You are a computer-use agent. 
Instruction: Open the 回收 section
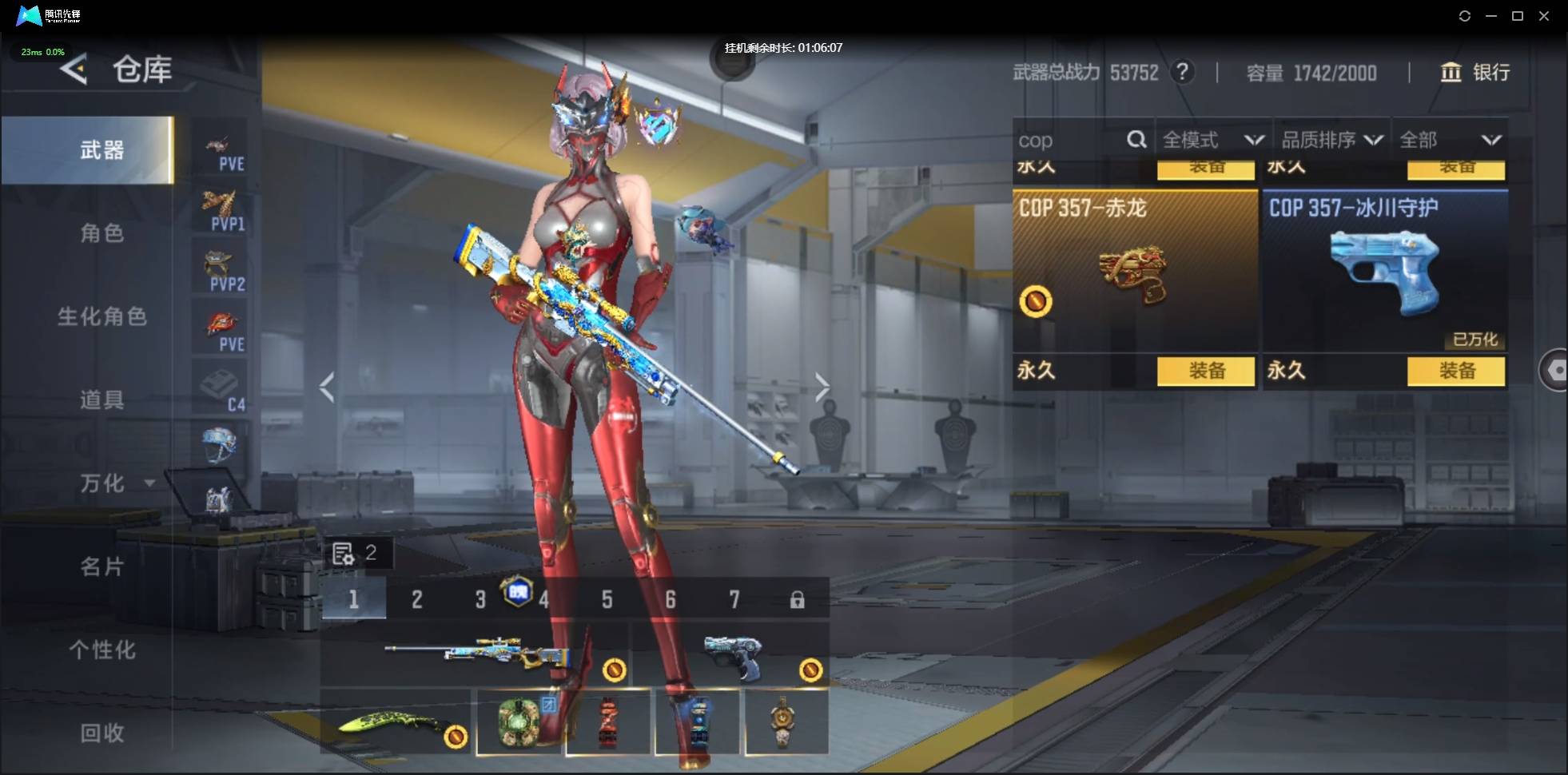click(101, 733)
